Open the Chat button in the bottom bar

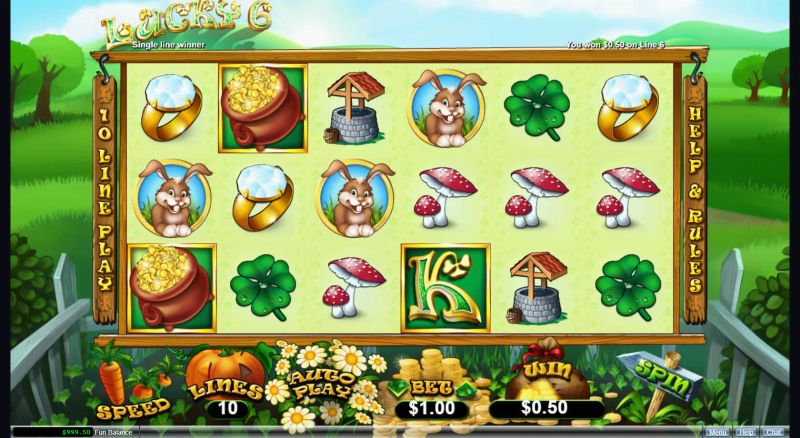click(773, 432)
